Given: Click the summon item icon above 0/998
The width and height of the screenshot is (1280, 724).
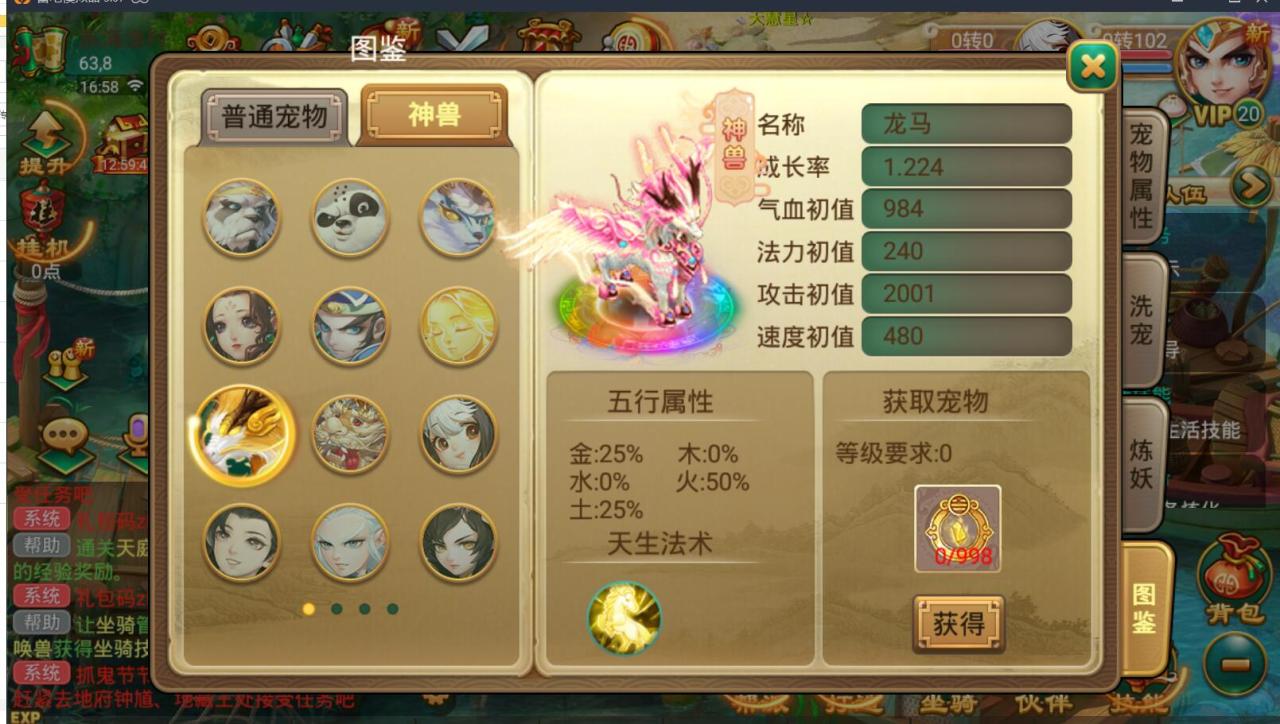Looking at the screenshot, I should click(x=957, y=525).
